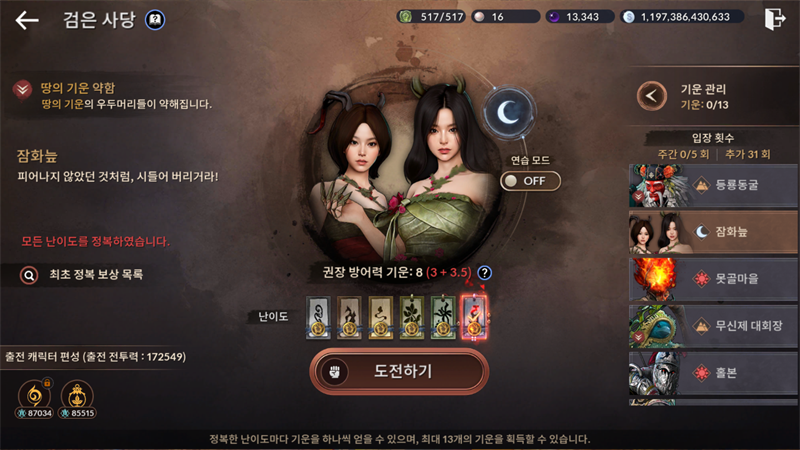Screen dimensions: 800x450
Task: Open 기운 관리 panel
Action: click(x=653, y=96)
